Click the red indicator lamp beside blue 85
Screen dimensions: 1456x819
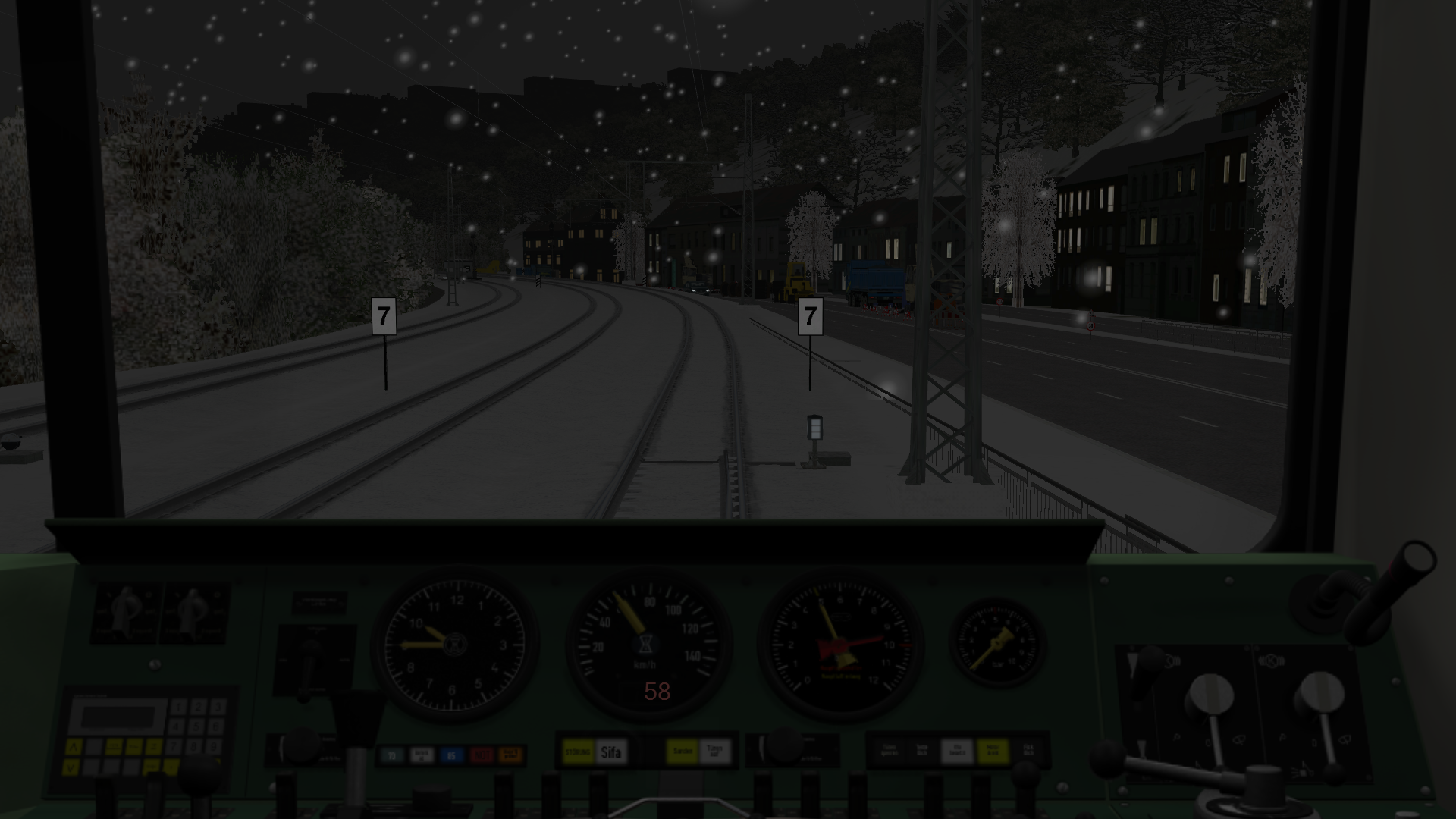tap(482, 755)
